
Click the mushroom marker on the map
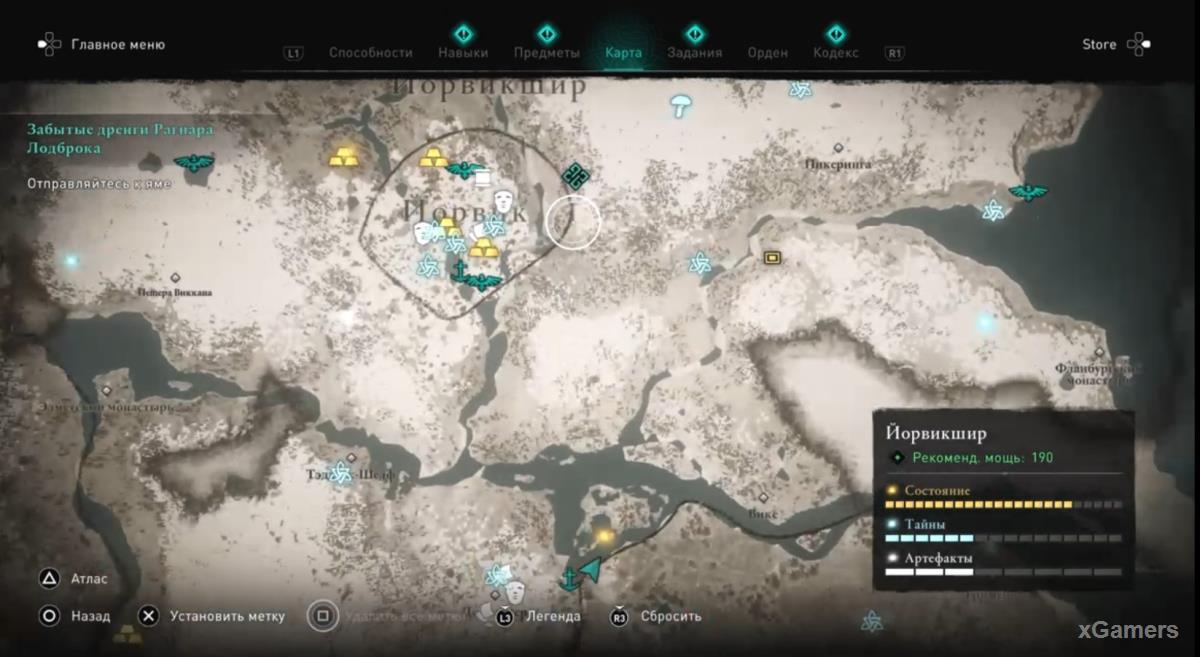(x=682, y=104)
